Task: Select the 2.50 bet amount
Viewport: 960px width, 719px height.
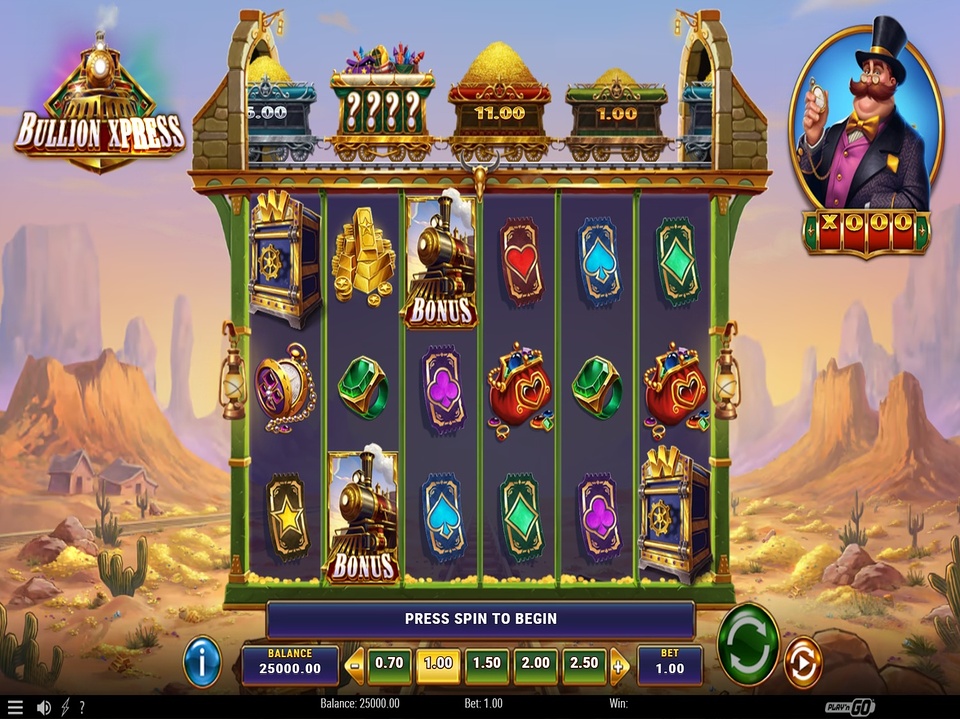Action: 585,663
